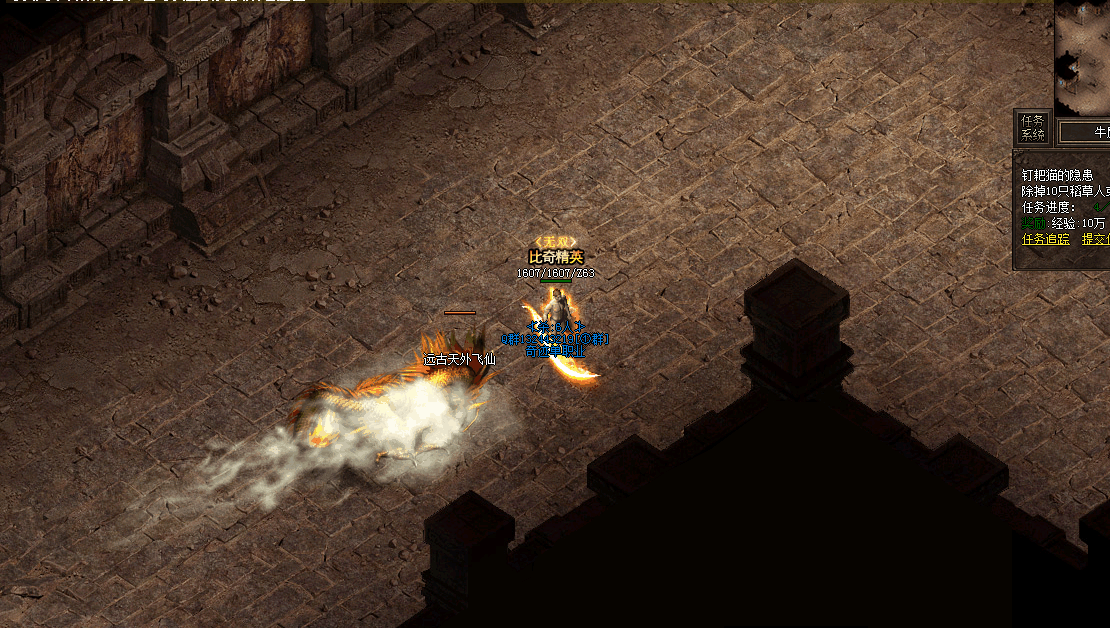Select the 钉耙猫的隐患 quest title
Image resolution: width=1110 pixels, height=628 pixels.
tap(1057, 175)
